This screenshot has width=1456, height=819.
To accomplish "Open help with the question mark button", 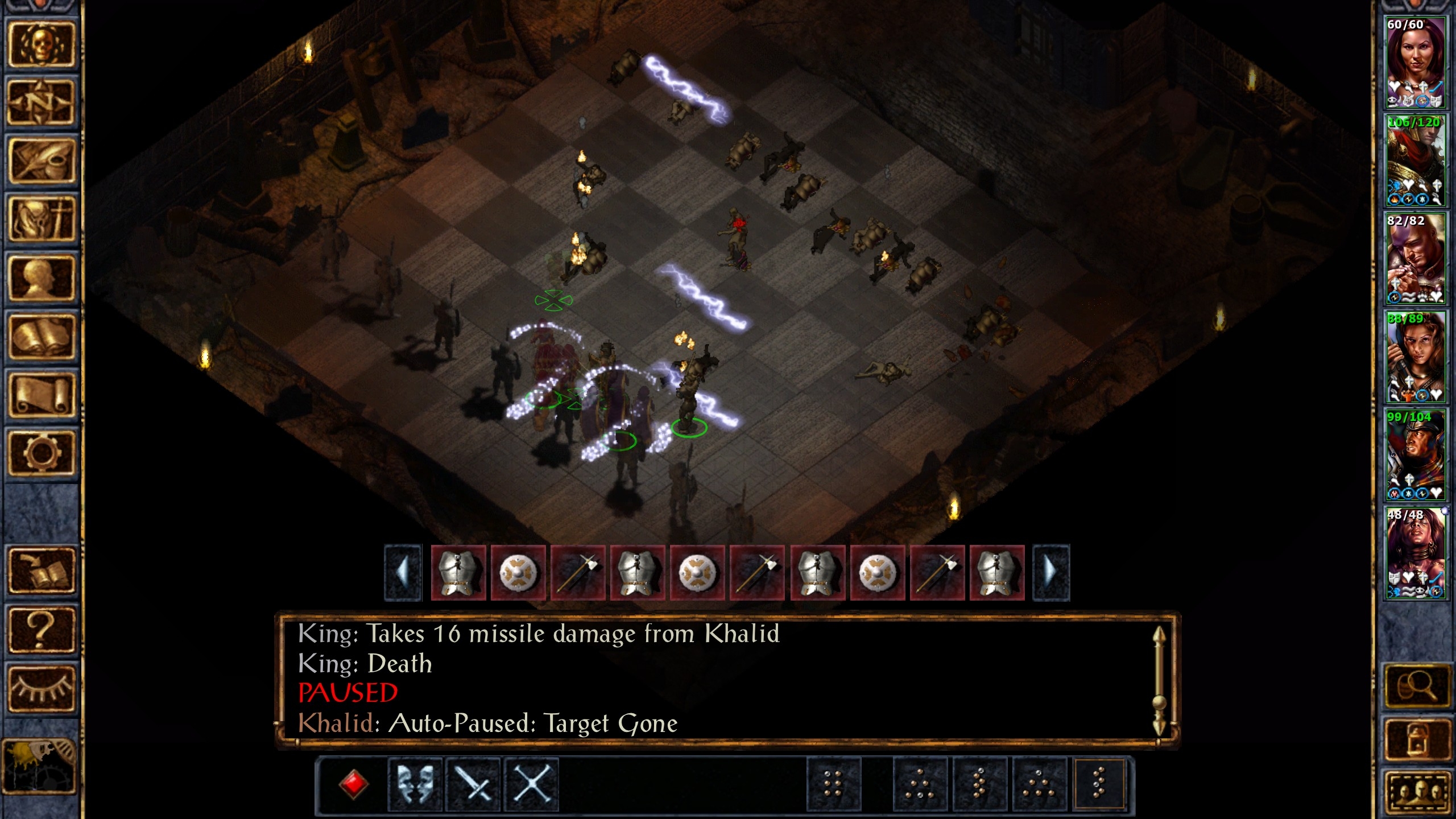I will click(x=41, y=630).
